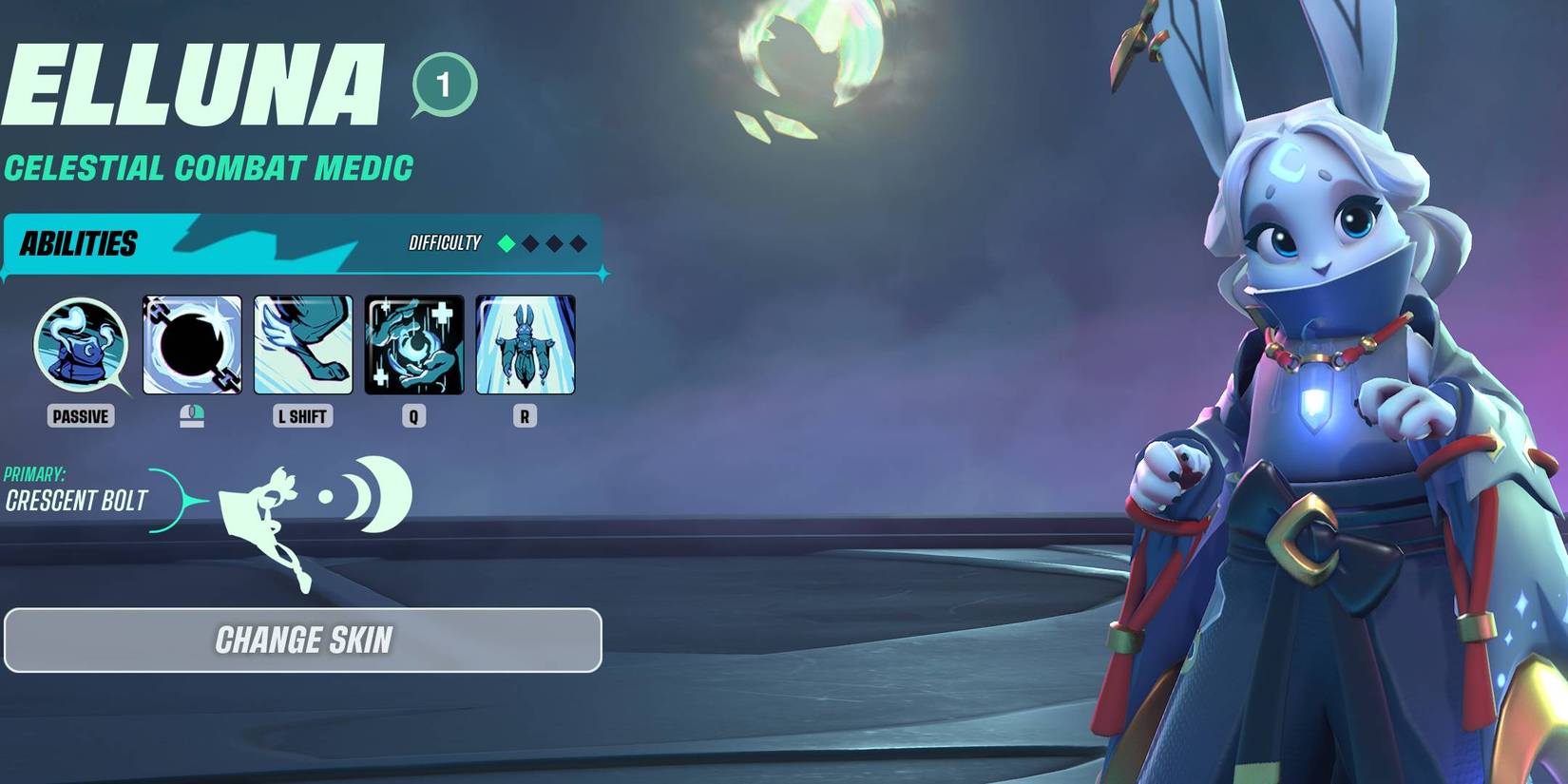Choose the black orb chain ability icon
Image resolution: width=1568 pixels, height=784 pixels.
click(x=192, y=345)
